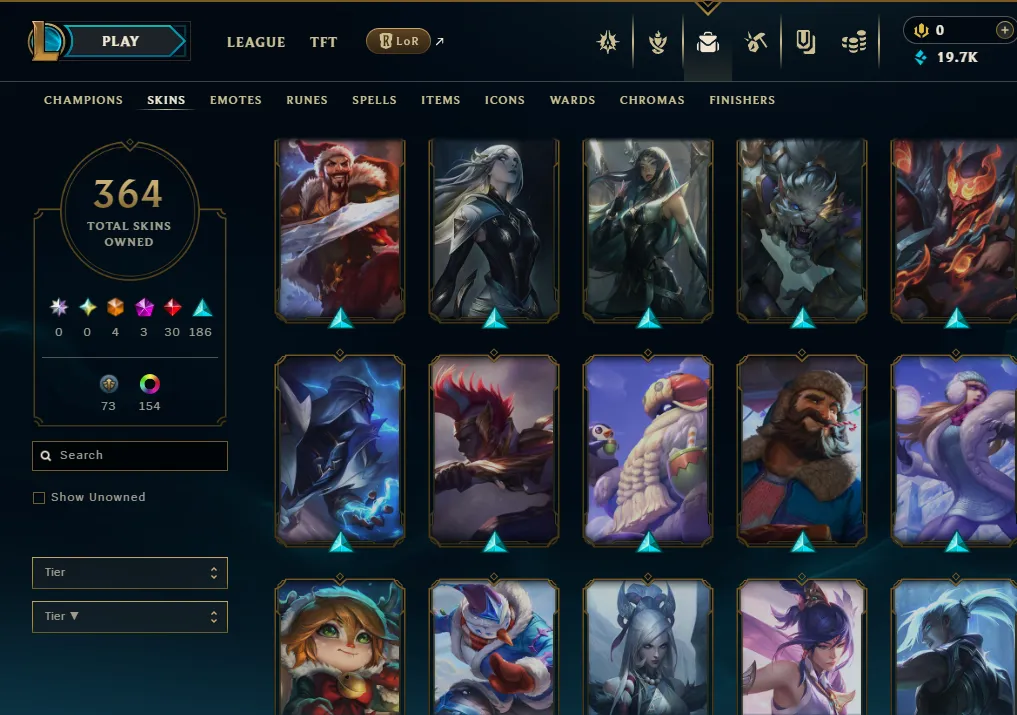
Task: Select the Santa Draven skin card
Action: (340, 229)
